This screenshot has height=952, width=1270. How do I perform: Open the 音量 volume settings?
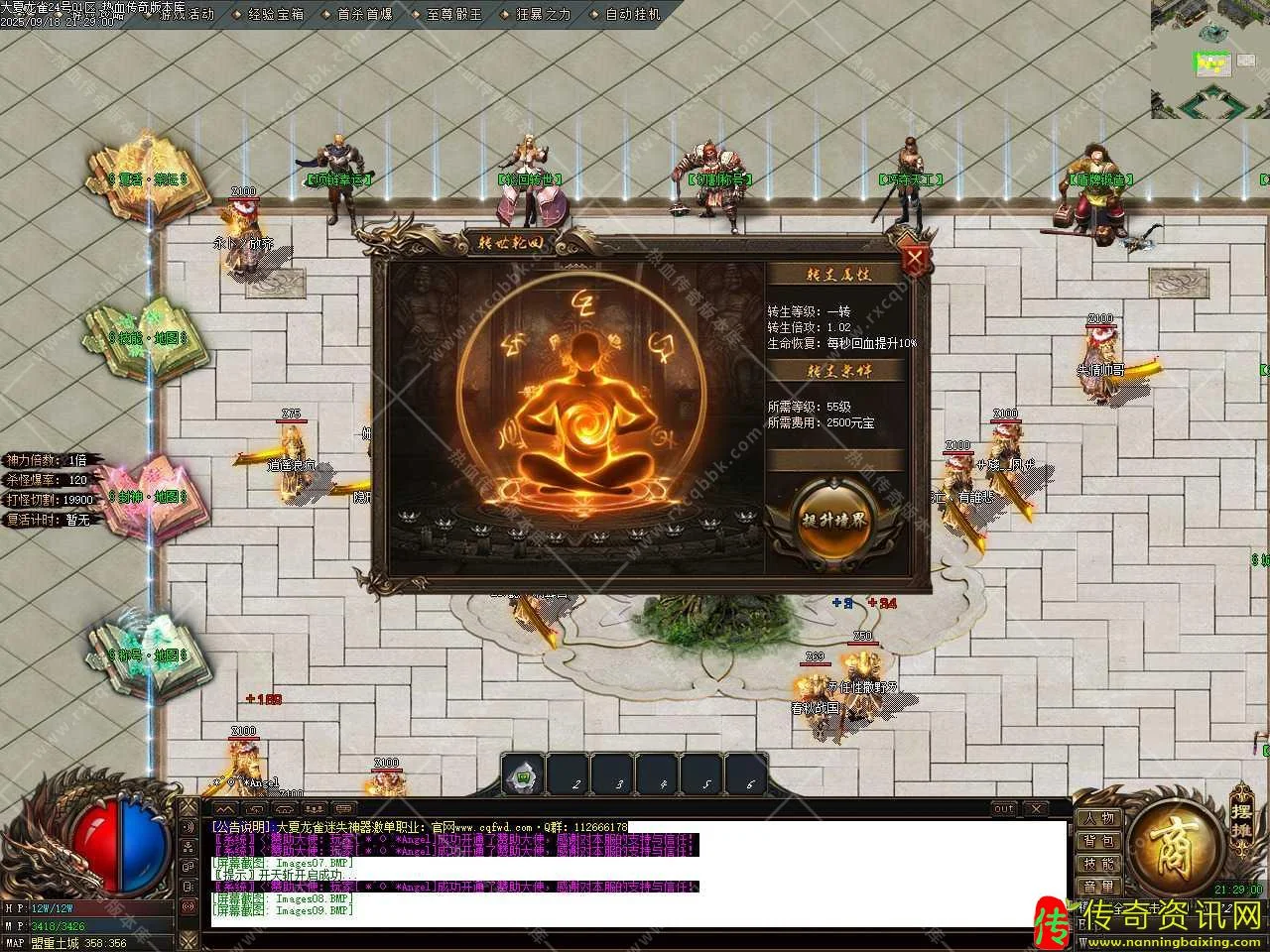pyautogui.click(x=1098, y=887)
